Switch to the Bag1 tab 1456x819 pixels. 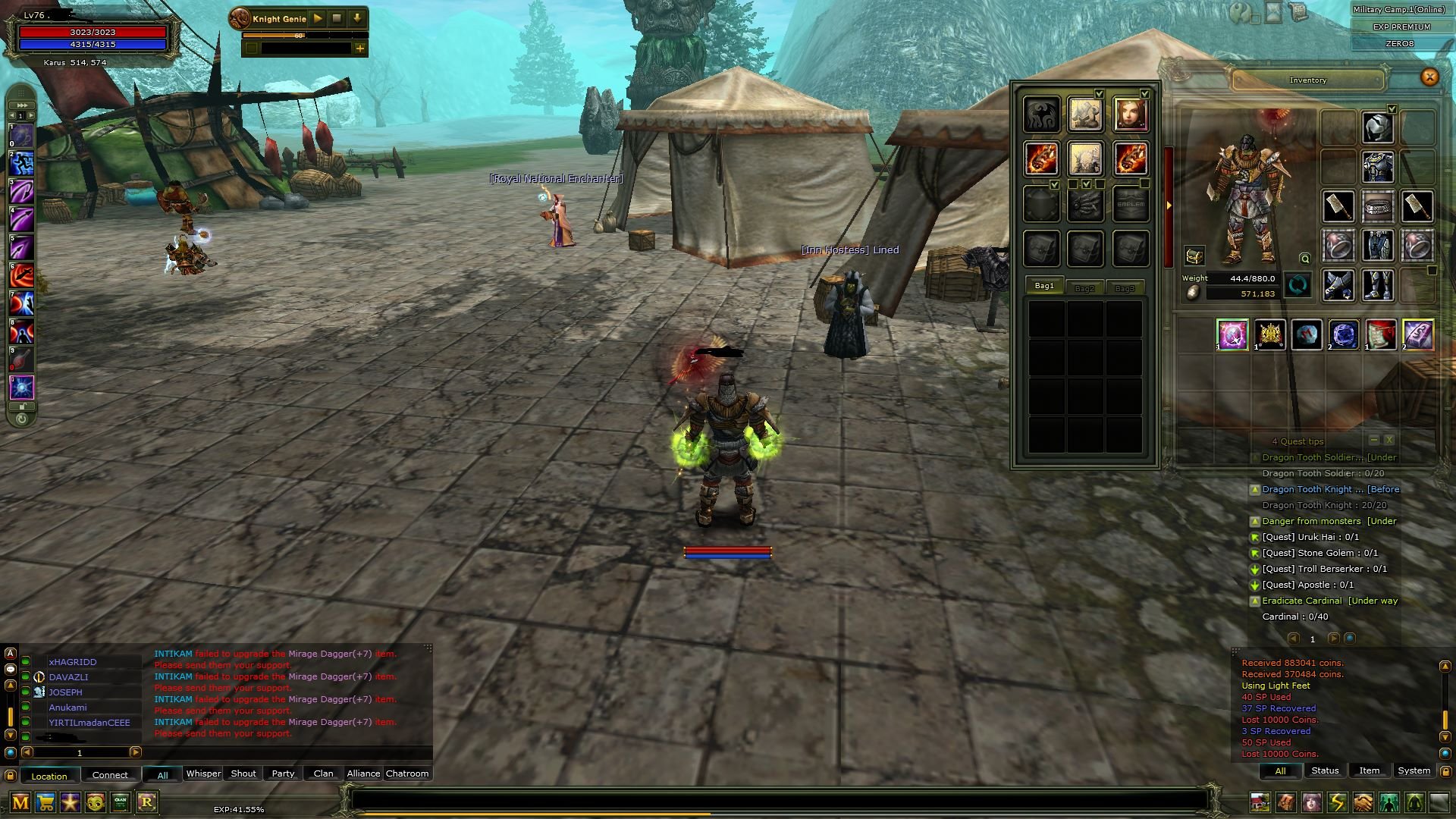pyautogui.click(x=1044, y=286)
